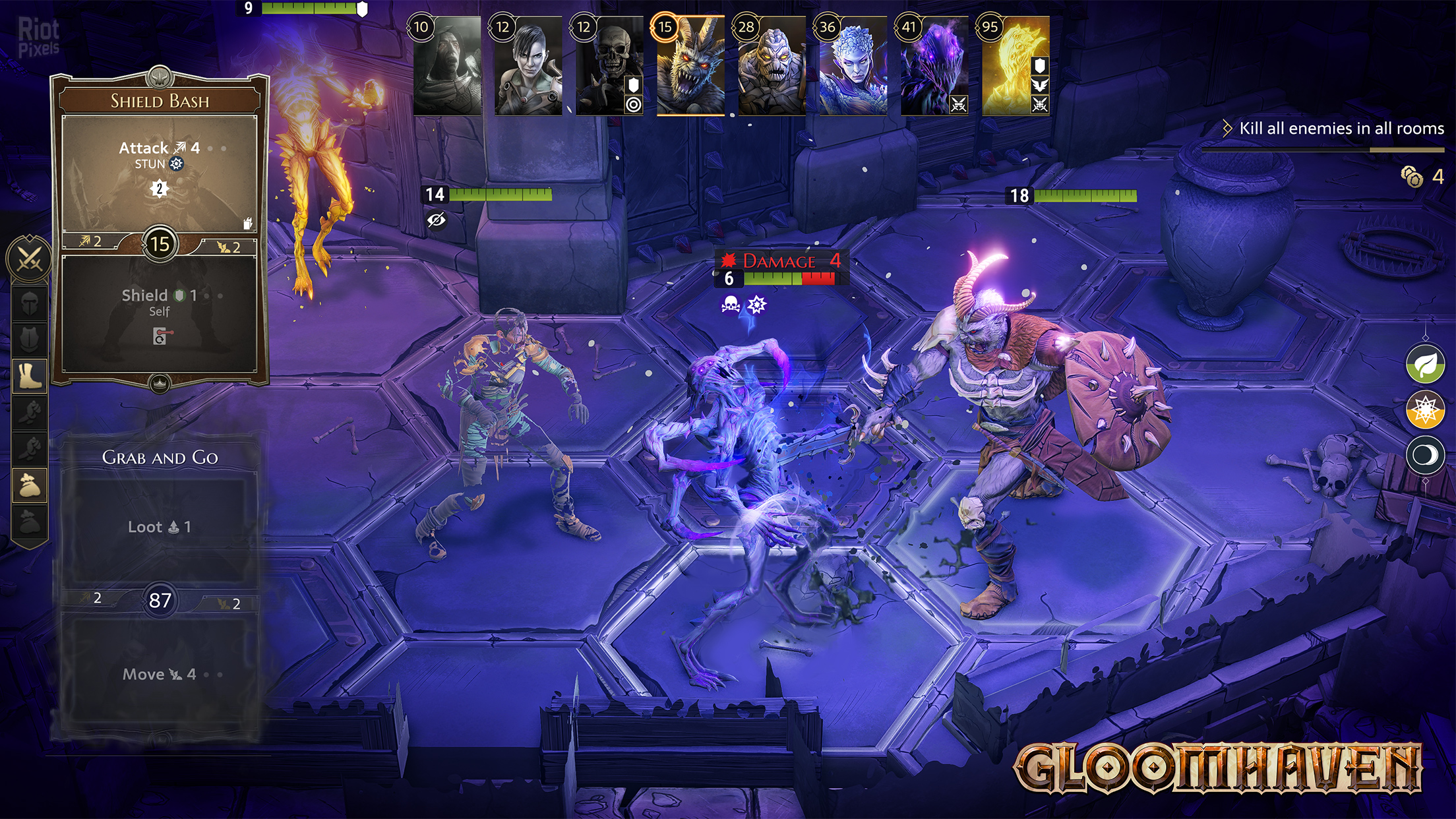Inspect the Light sun element icon

pyautogui.click(x=1425, y=409)
